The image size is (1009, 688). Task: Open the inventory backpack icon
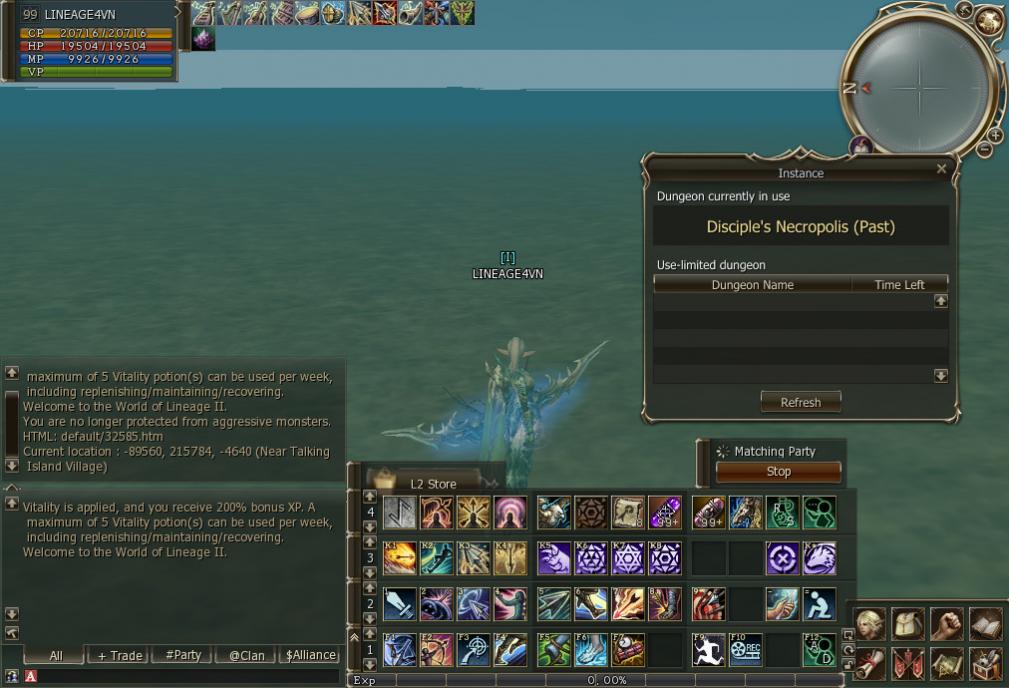908,624
